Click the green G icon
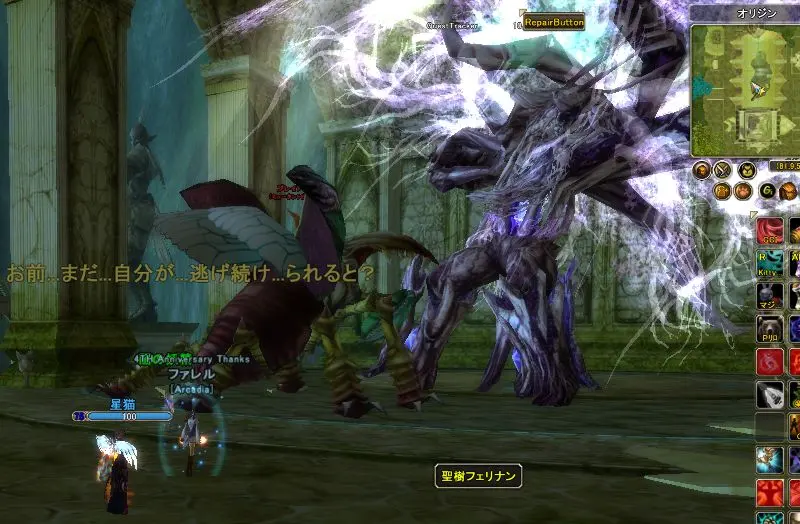Image resolution: width=800 pixels, height=524 pixels. pyautogui.click(x=767, y=191)
